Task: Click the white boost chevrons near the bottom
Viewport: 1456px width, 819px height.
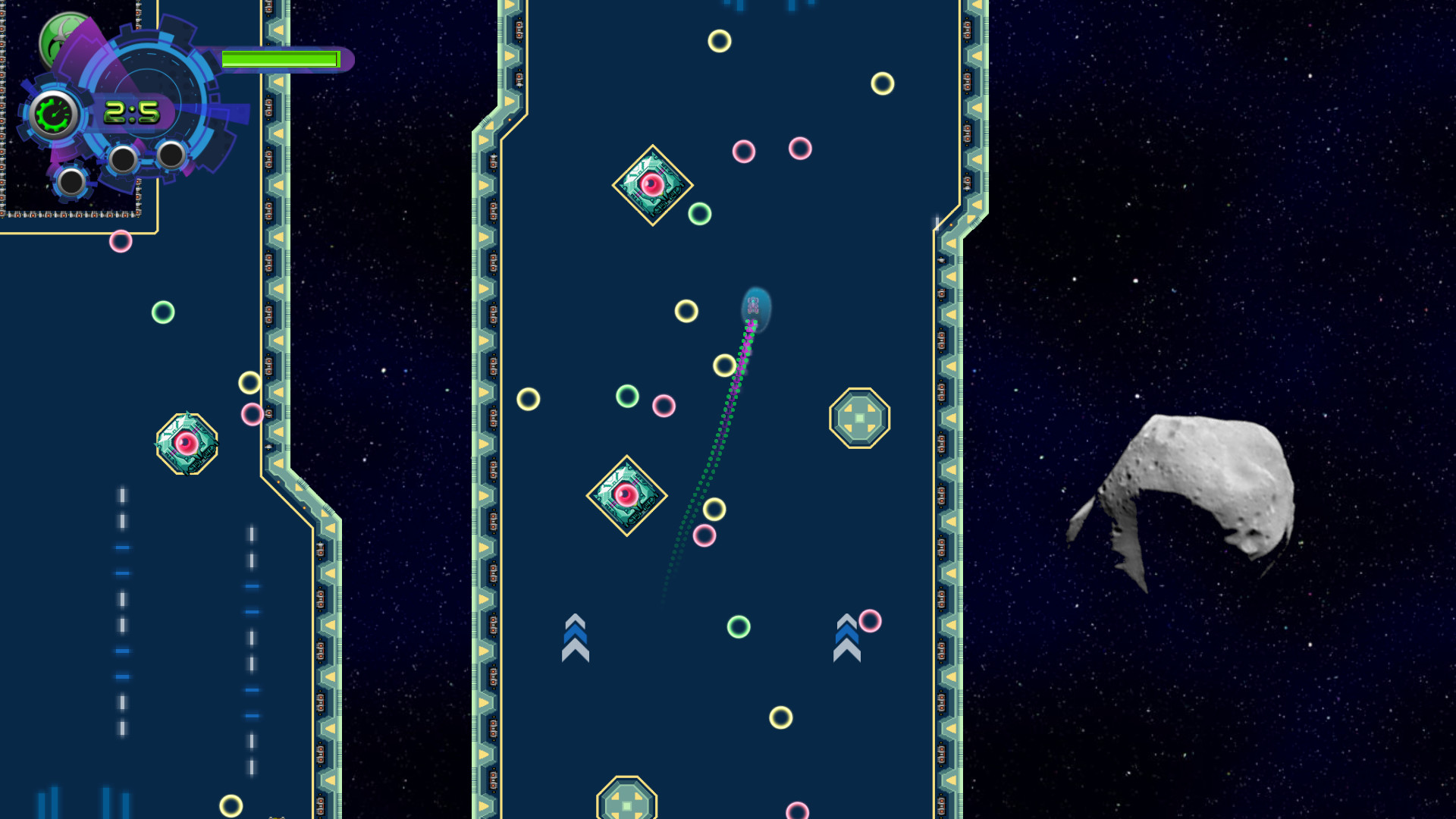Action: (x=576, y=637)
